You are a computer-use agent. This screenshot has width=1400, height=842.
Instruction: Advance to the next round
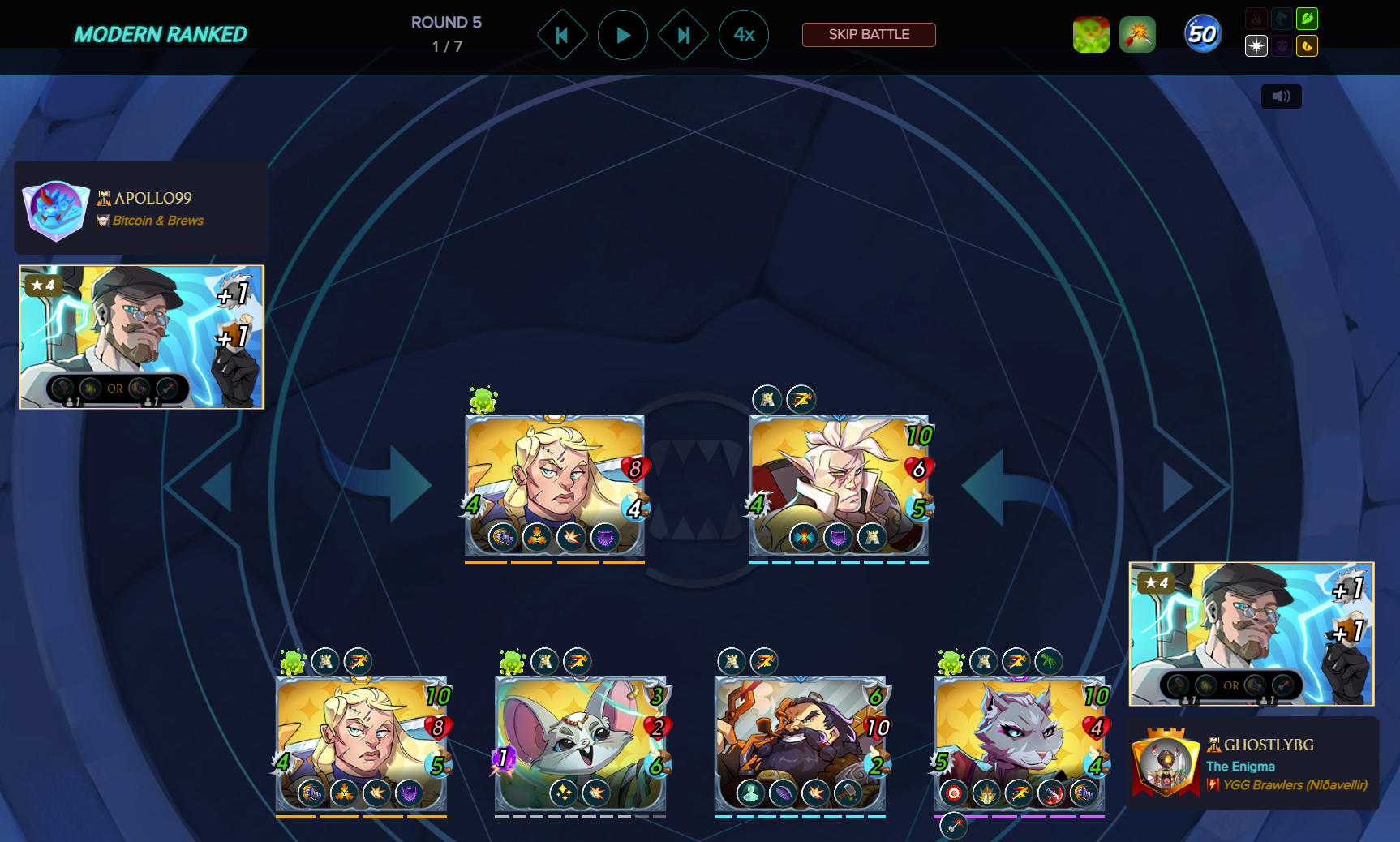(683, 35)
